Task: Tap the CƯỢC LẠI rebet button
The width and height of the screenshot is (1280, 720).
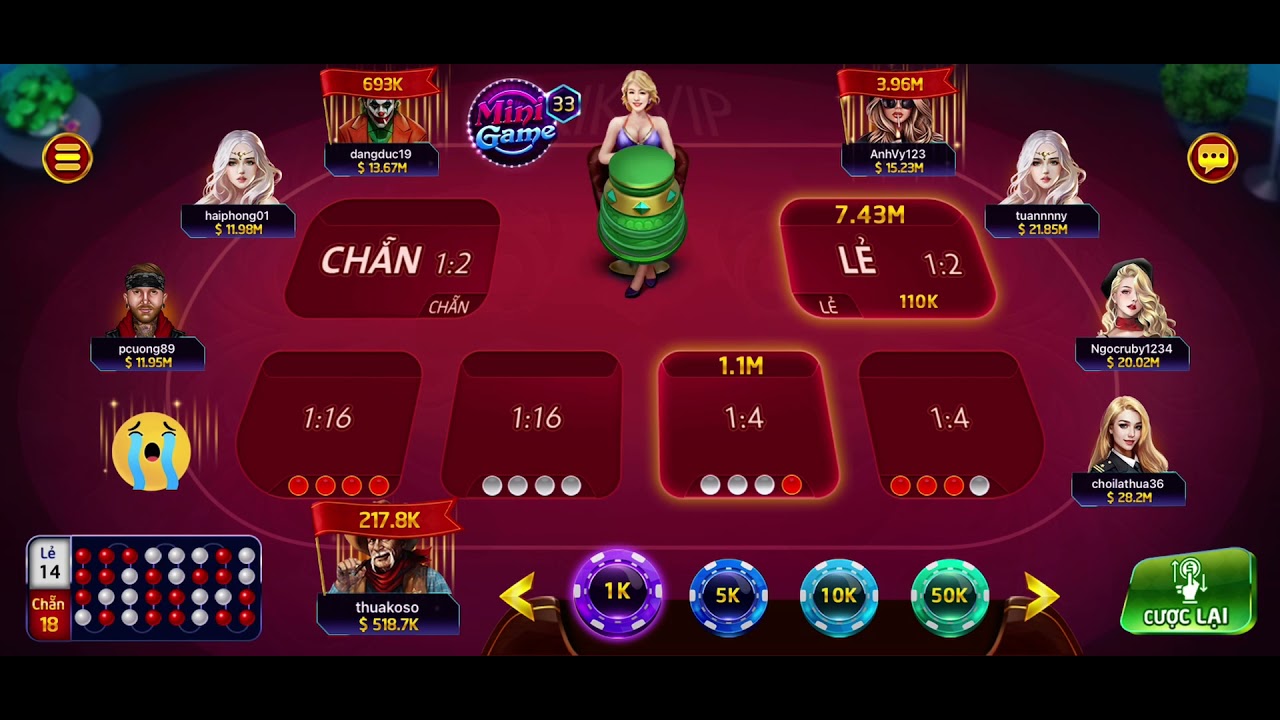Action: [1188, 592]
